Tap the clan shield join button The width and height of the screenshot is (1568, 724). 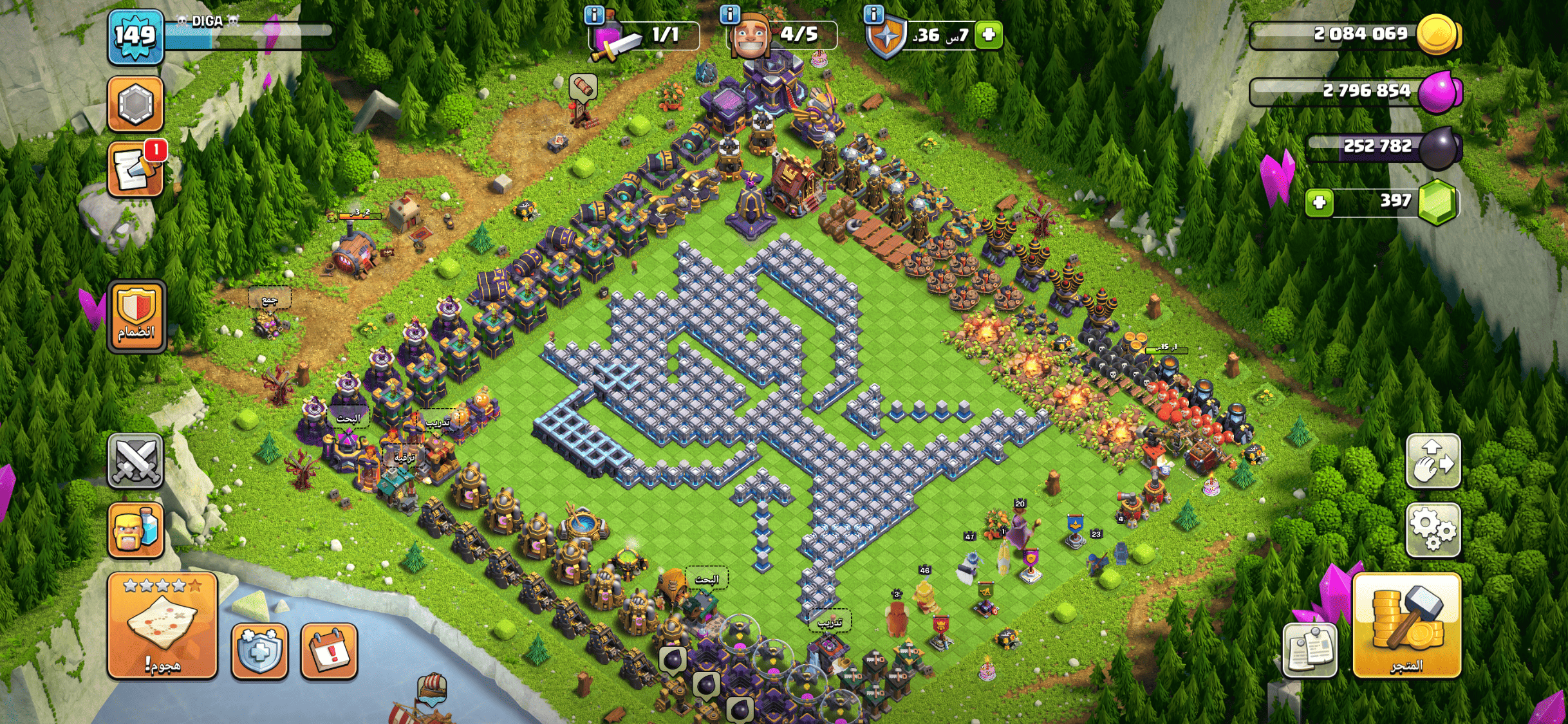coord(136,316)
